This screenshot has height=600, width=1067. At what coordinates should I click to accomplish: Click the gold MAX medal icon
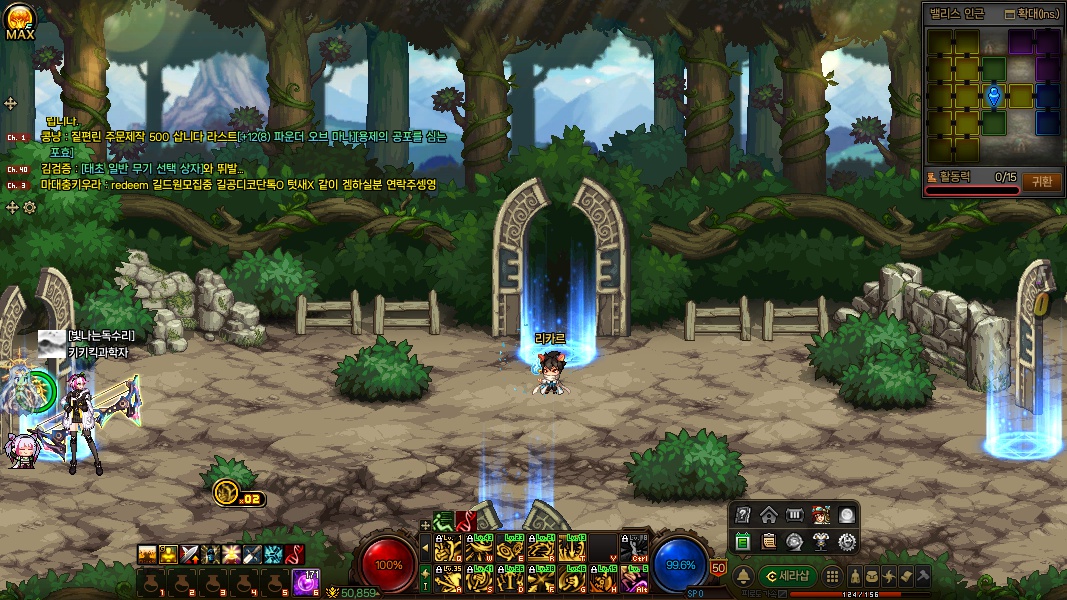[20, 20]
